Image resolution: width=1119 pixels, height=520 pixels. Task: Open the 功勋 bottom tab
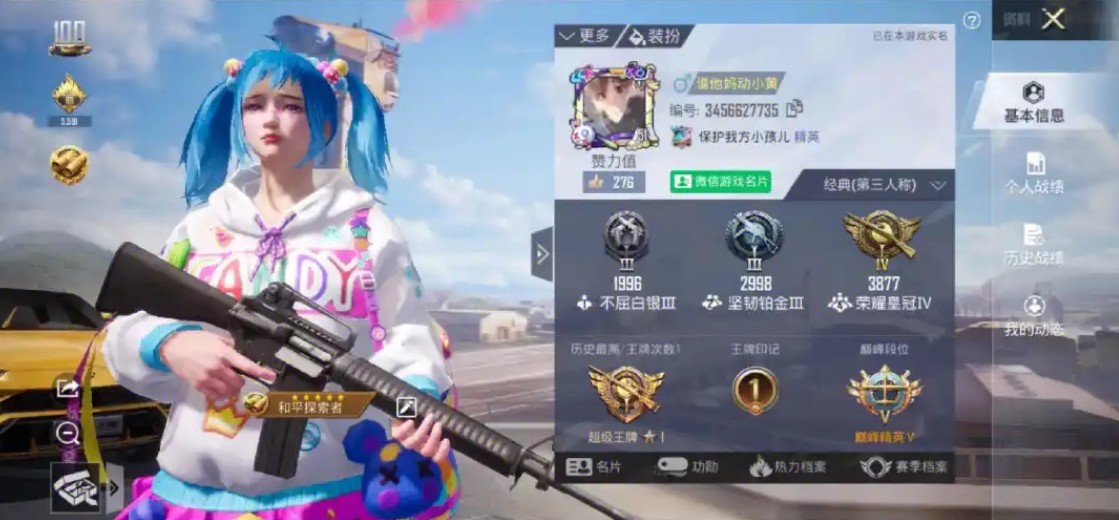tap(688, 466)
